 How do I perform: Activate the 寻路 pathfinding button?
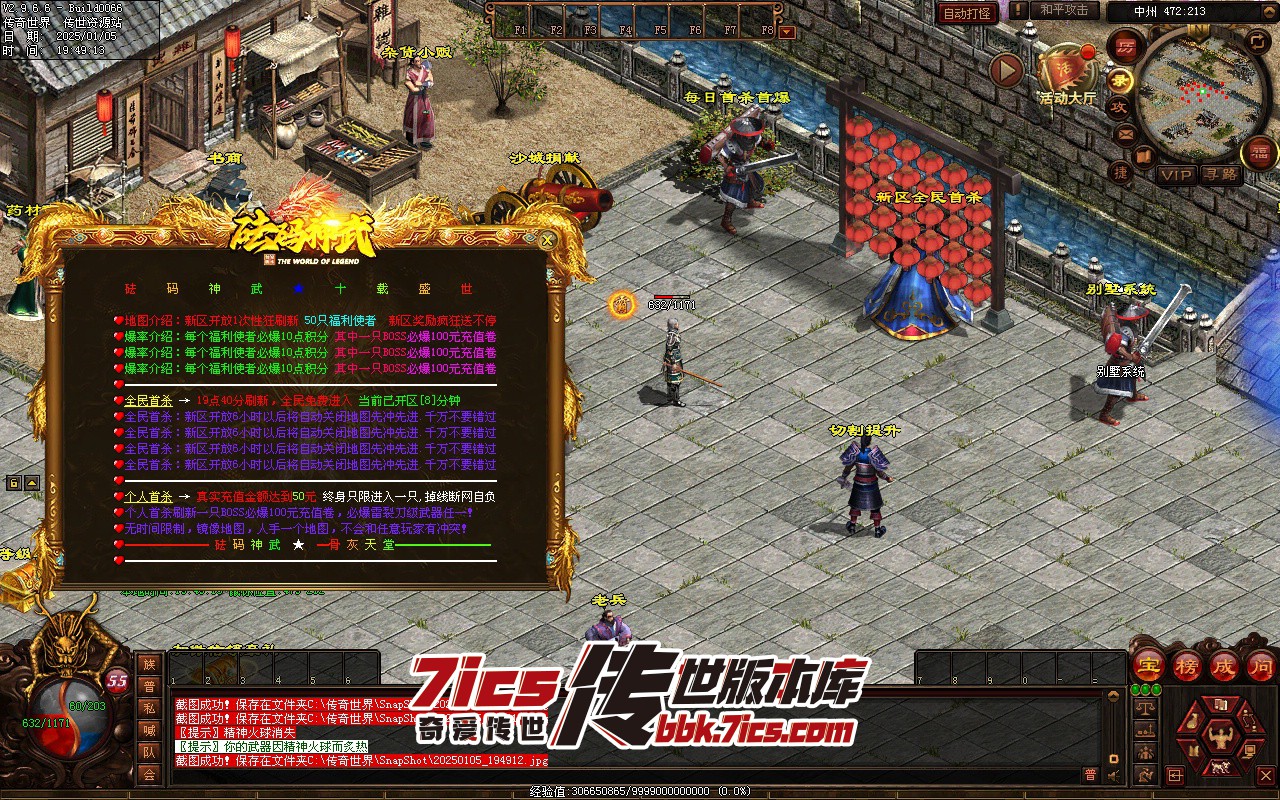point(1219,175)
